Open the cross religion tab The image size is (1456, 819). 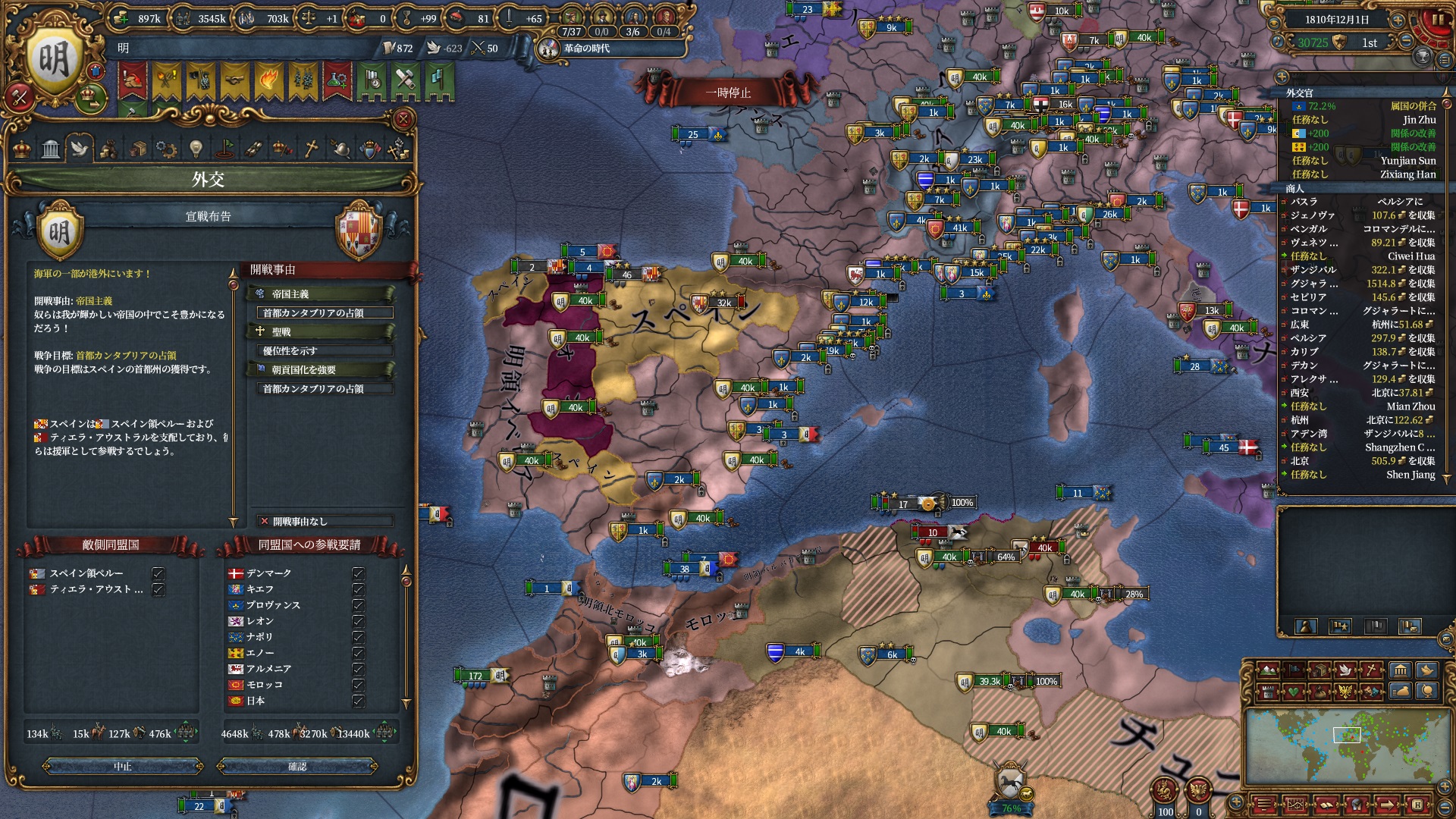311,149
